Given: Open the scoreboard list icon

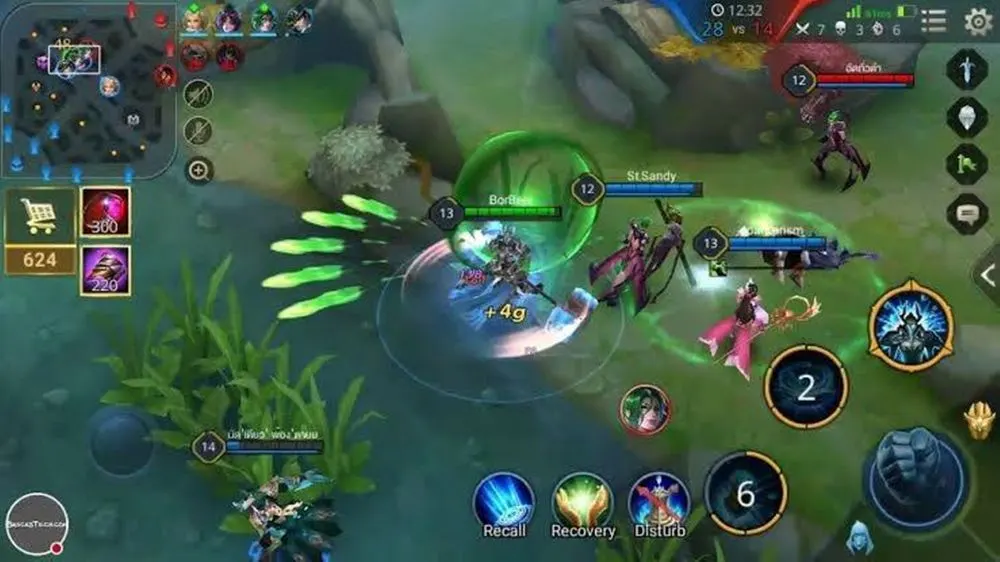Looking at the screenshot, I should [x=933, y=21].
